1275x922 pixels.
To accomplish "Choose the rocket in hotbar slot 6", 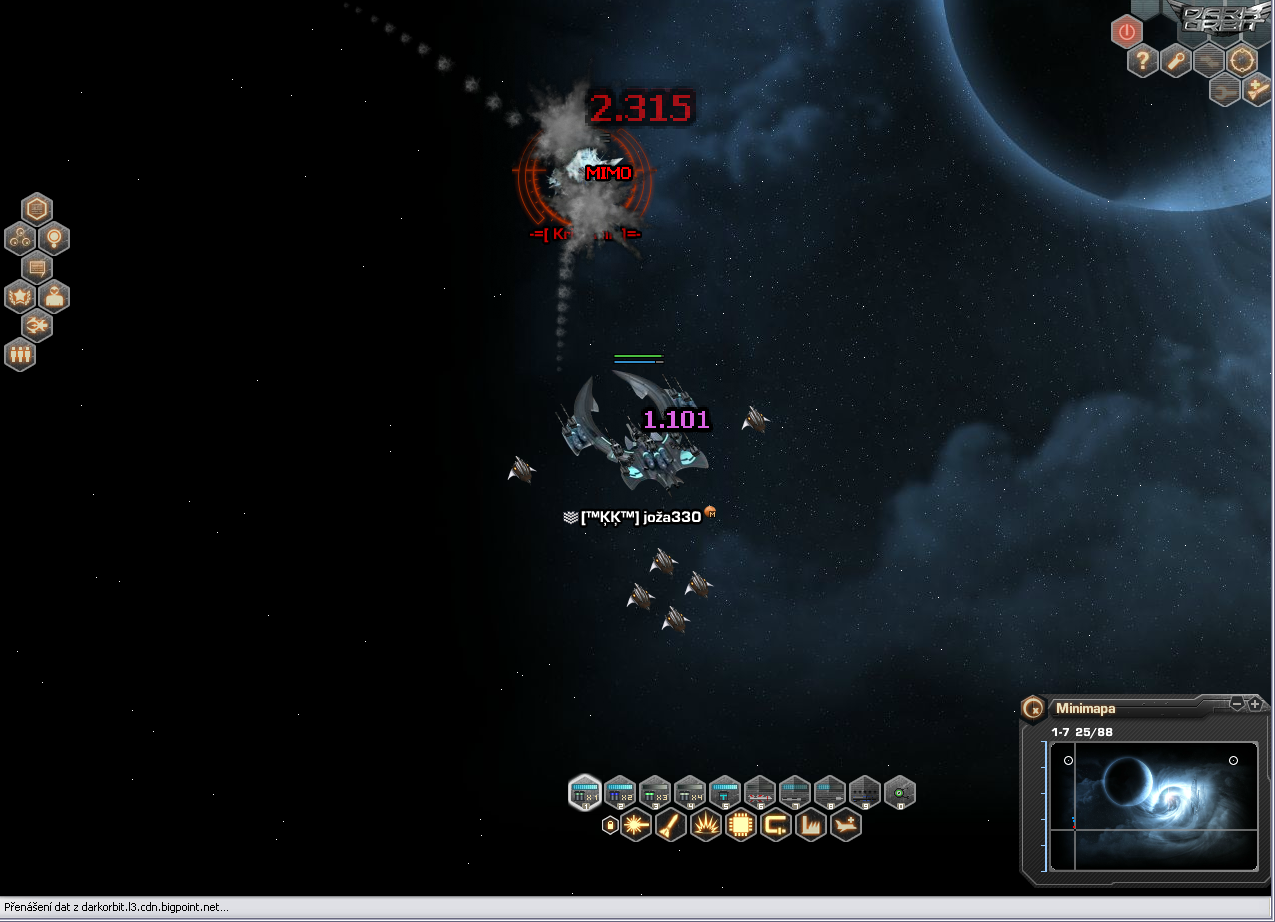I will click(760, 793).
